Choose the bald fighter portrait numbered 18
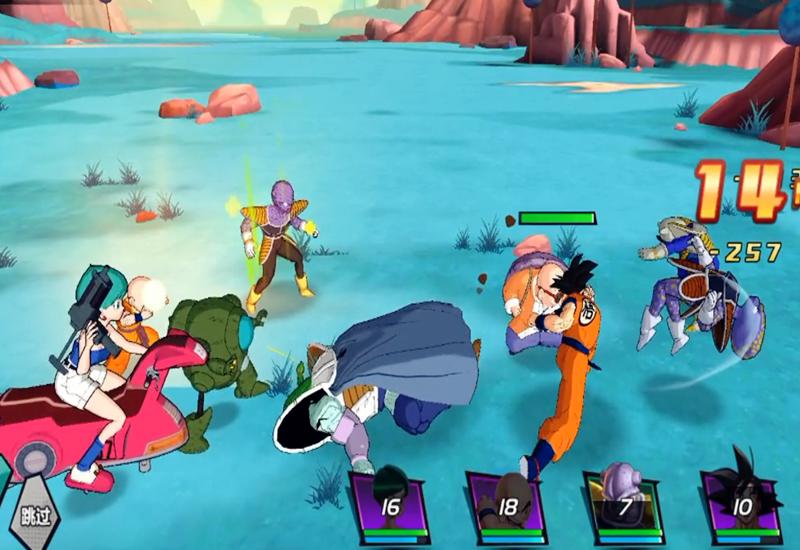The image size is (800, 550). 505,503
